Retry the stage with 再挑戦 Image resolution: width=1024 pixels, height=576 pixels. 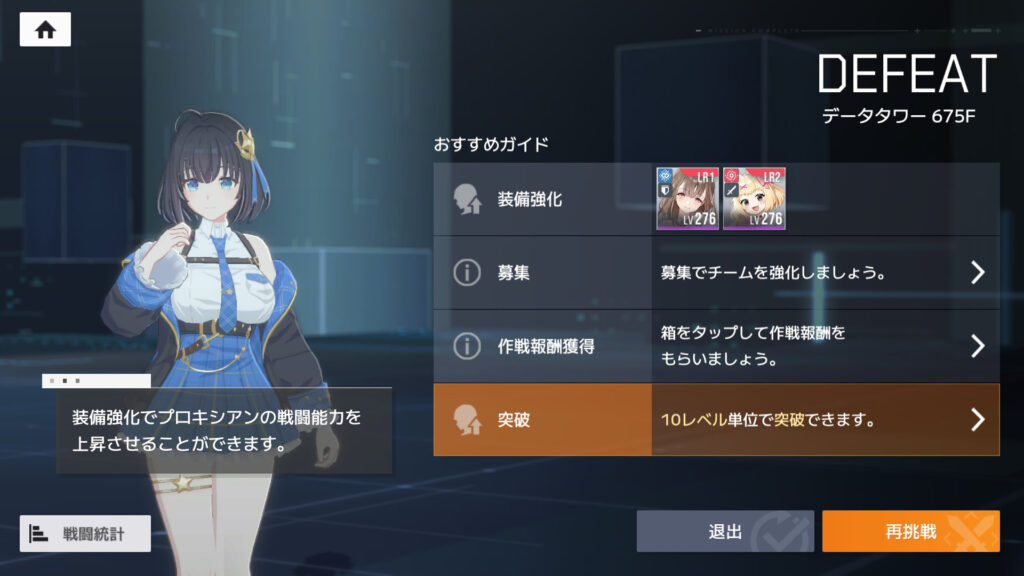coord(910,532)
